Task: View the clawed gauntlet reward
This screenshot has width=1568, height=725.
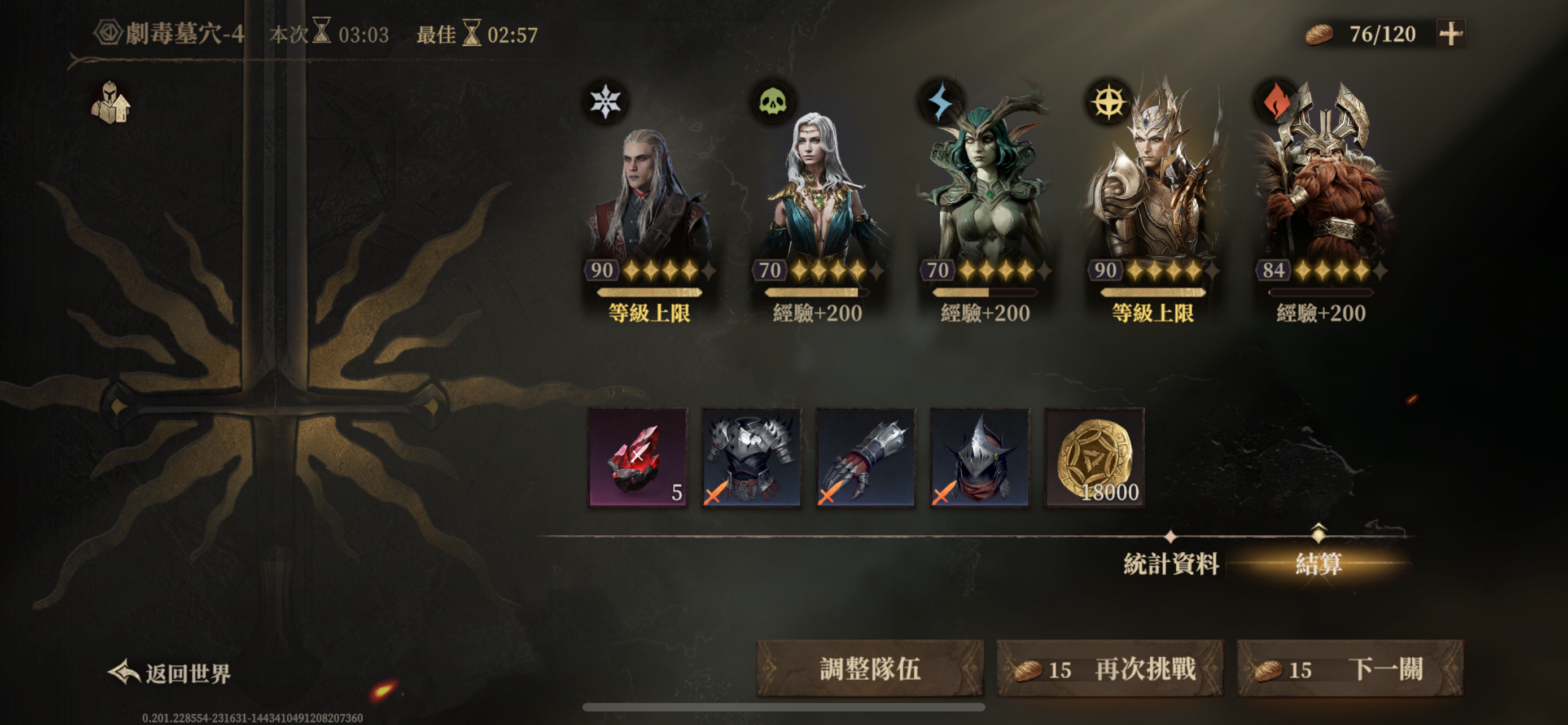Action: pyautogui.click(x=866, y=457)
